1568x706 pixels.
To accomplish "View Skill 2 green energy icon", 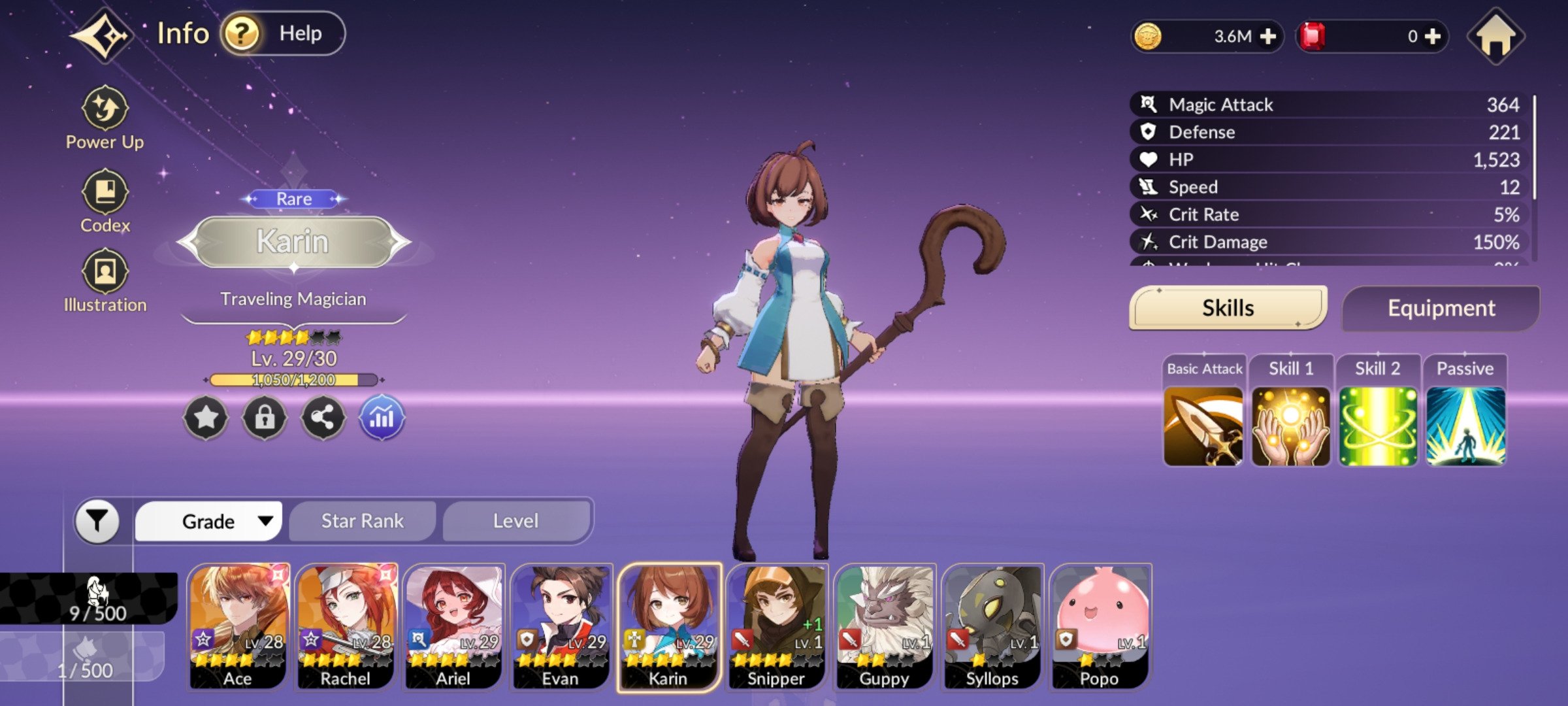I will (x=1378, y=426).
